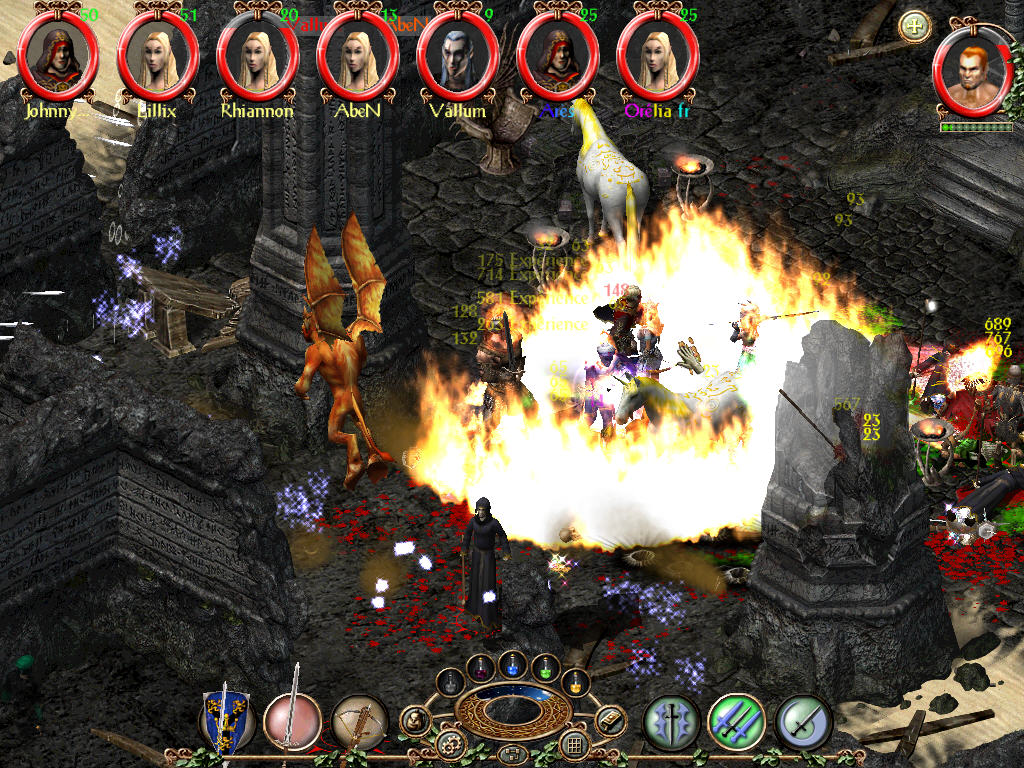1024x768 pixels.
Task: Activate the triple blue swords combat art
Action: (x=737, y=720)
